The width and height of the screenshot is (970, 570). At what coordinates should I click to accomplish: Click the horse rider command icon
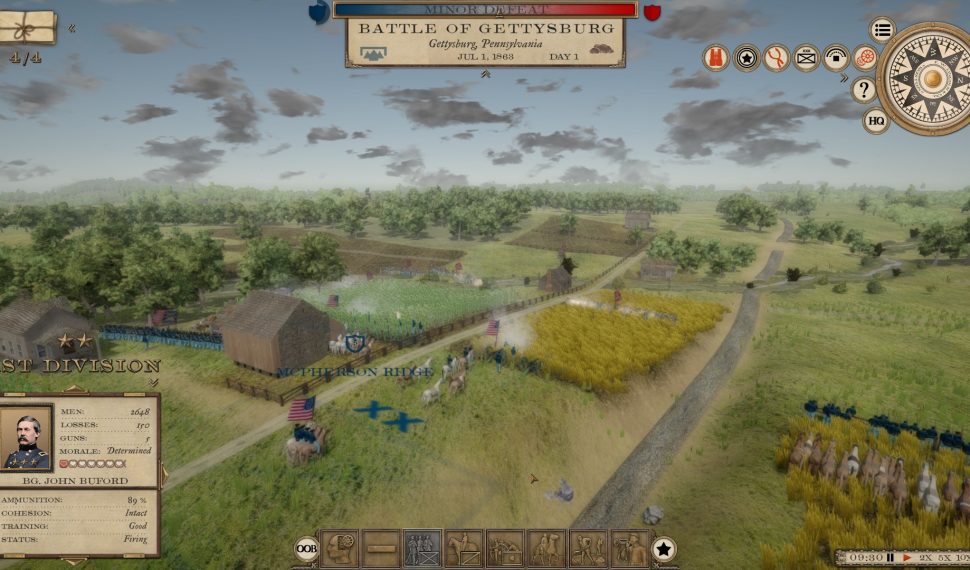pyautogui.click(x=546, y=548)
